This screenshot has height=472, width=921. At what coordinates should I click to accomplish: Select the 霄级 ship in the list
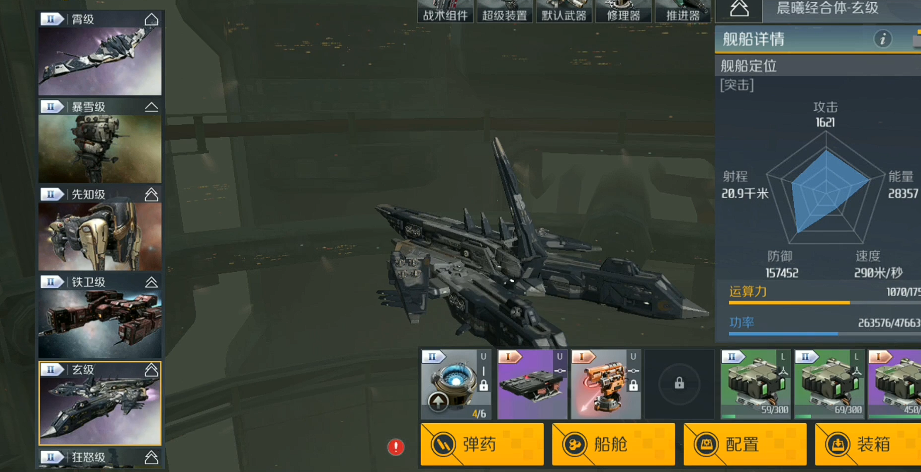[x=100, y=60]
